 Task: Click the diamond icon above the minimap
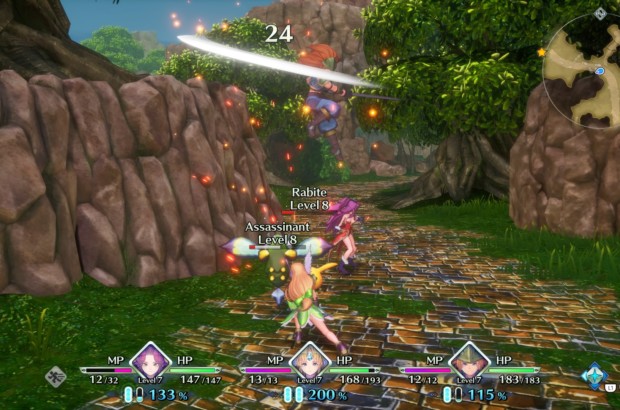point(599,14)
